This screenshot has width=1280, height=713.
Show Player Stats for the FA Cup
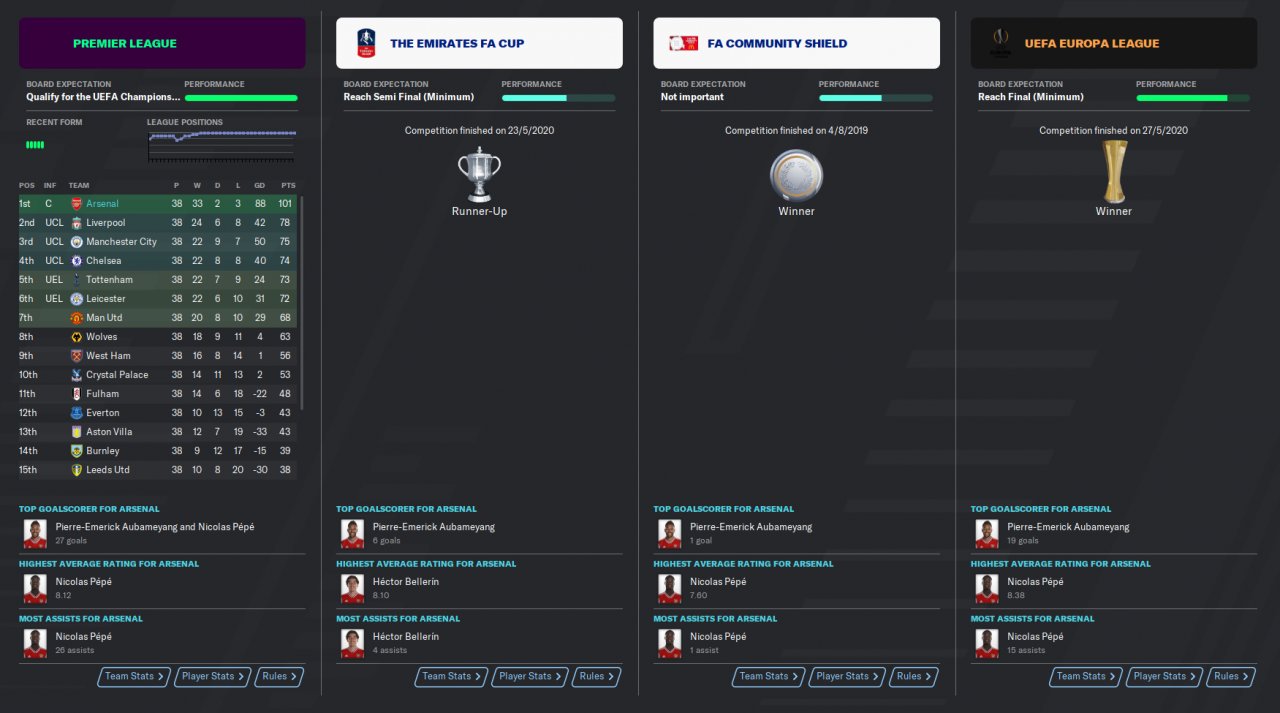pos(529,677)
